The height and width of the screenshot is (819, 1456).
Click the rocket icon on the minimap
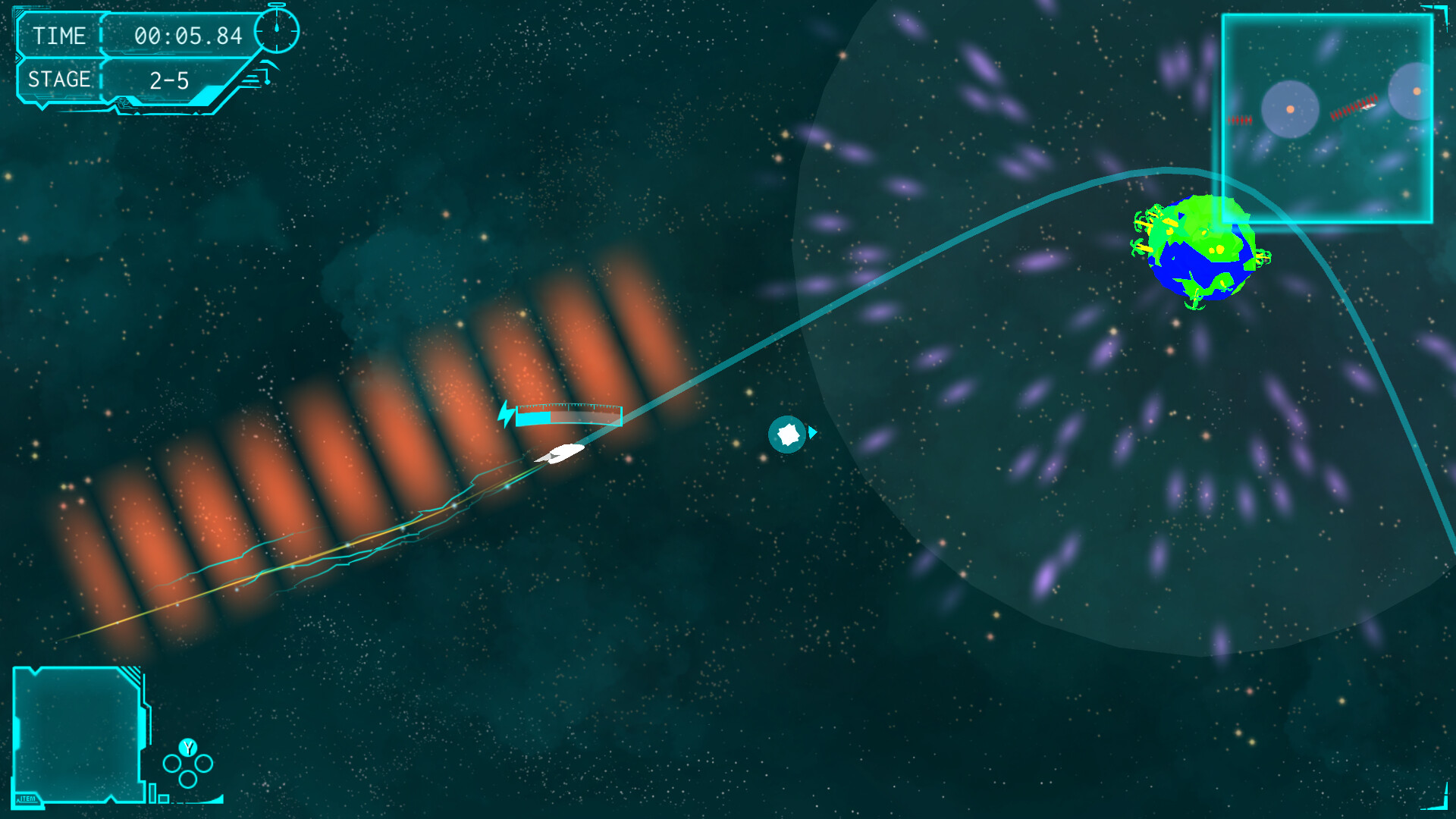click(x=1370, y=105)
